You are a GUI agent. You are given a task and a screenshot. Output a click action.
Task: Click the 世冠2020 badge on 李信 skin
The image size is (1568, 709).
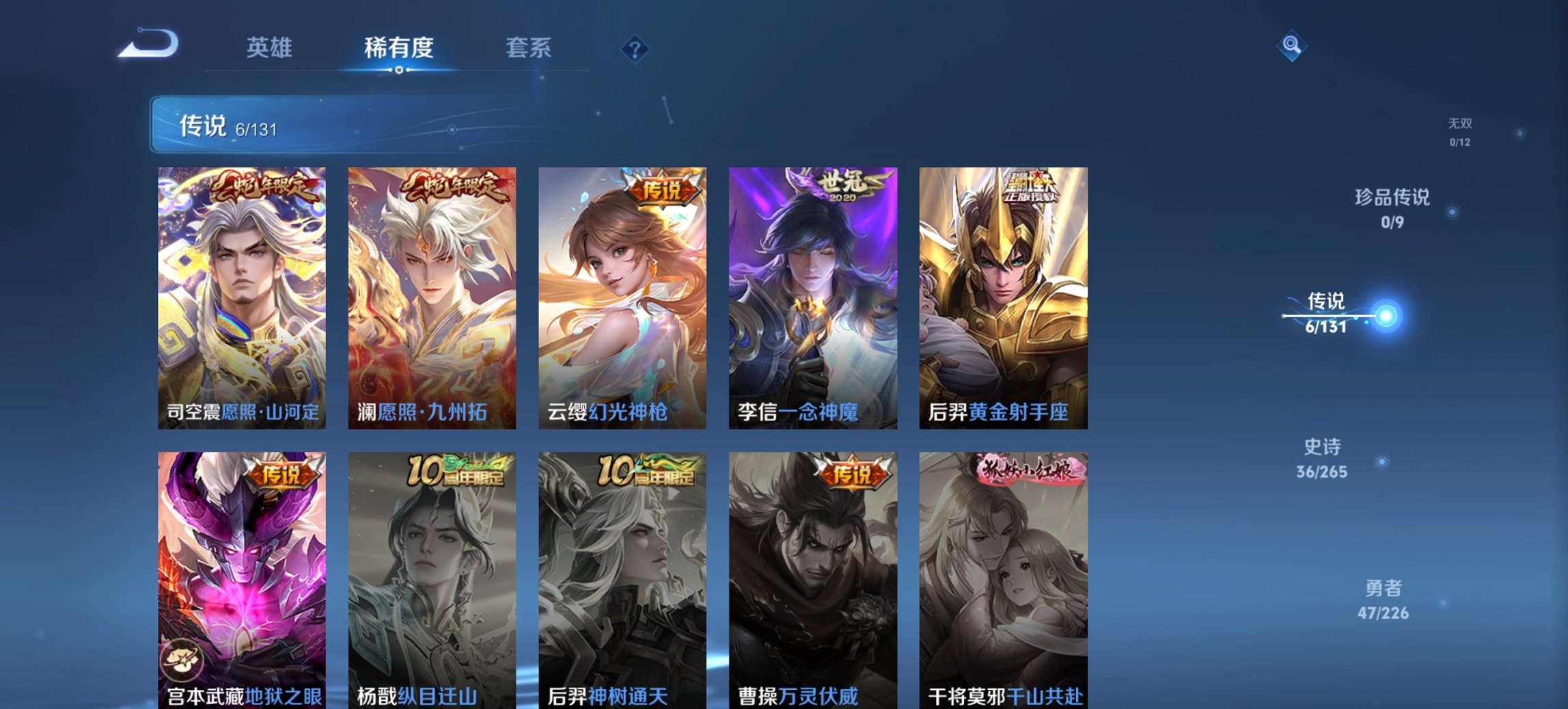click(x=847, y=188)
